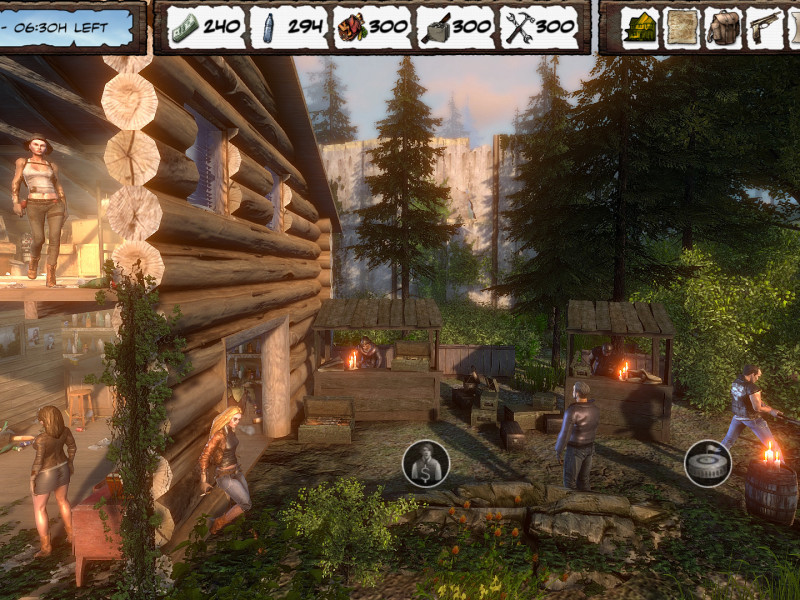Open the backpack inventory
The height and width of the screenshot is (600, 800).
click(723, 27)
